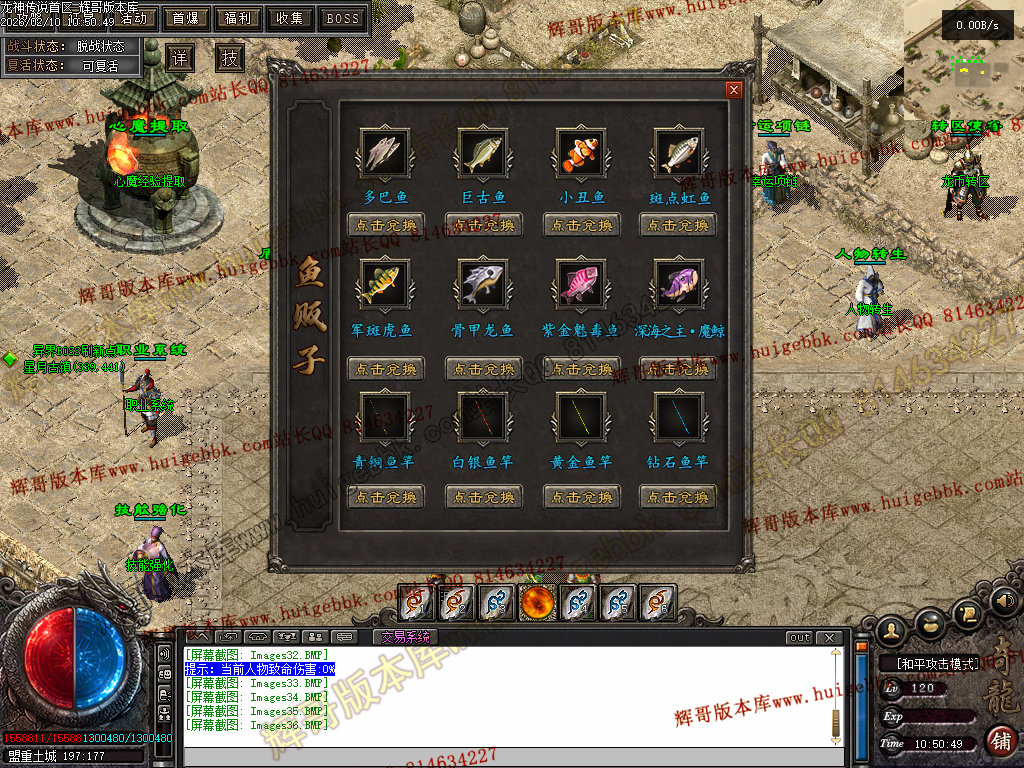The height and width of the screenshot is (768, 1024).
Task: Click the exchange button under 巨古鱼
Action: [x=484, y=225]
